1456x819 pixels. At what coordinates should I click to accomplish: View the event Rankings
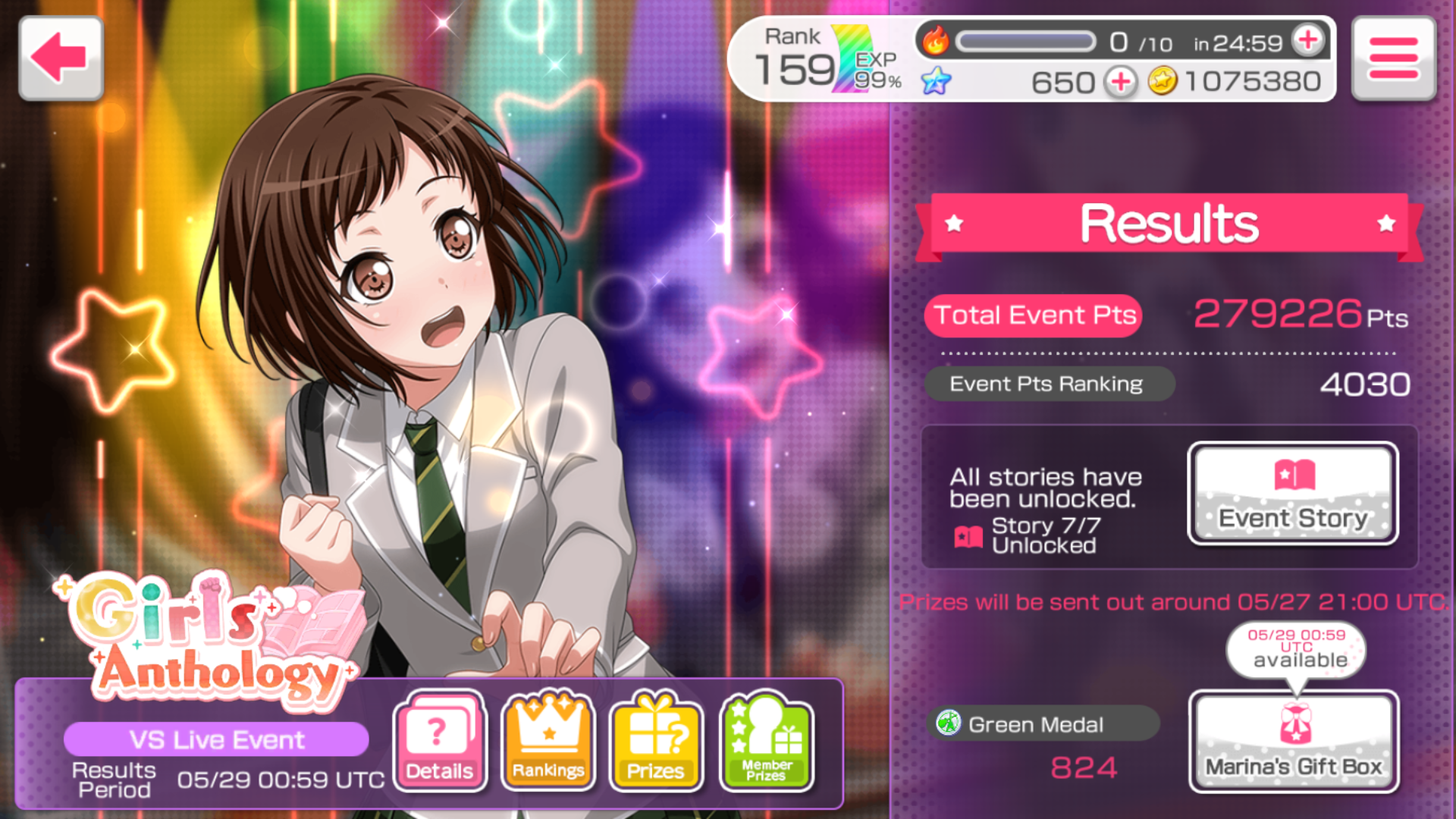click(548, 741)
